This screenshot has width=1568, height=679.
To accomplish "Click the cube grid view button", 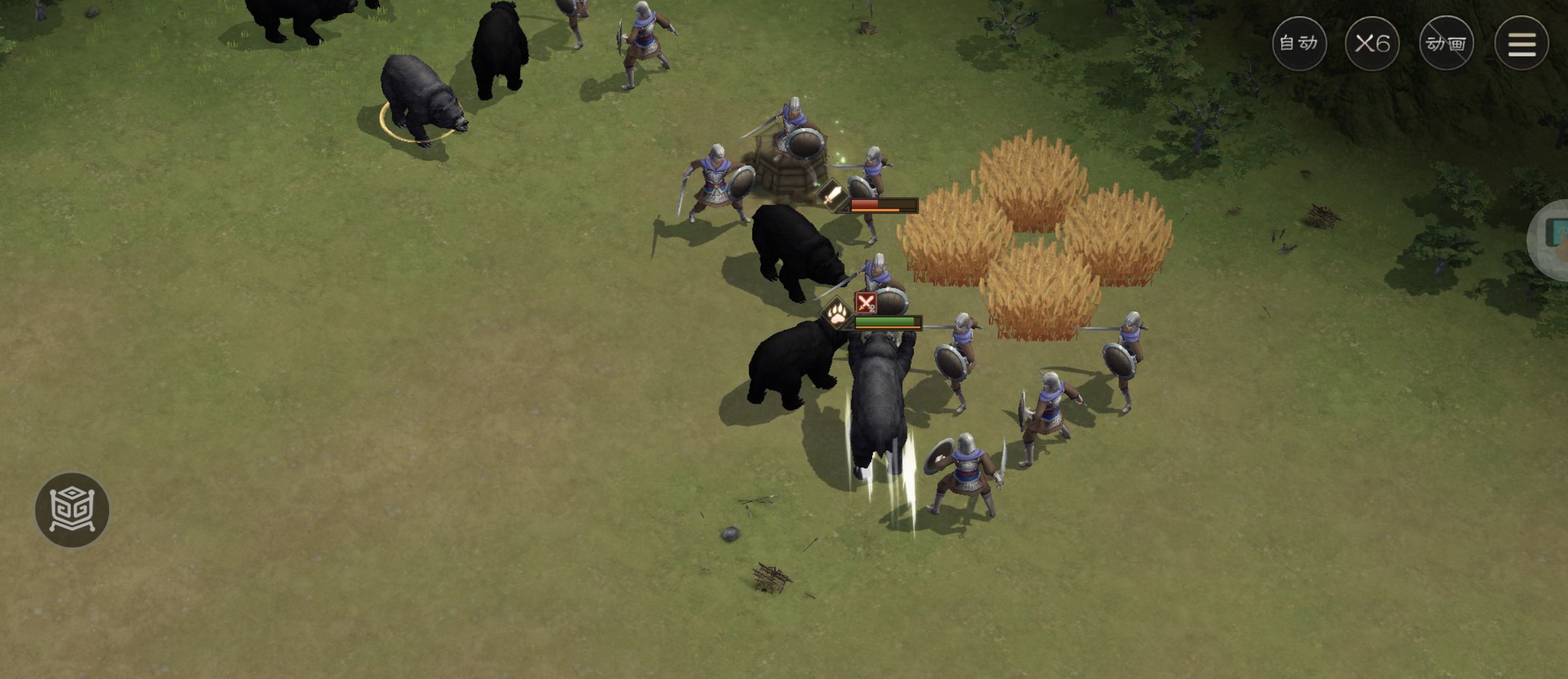I will tap(72, 510).
